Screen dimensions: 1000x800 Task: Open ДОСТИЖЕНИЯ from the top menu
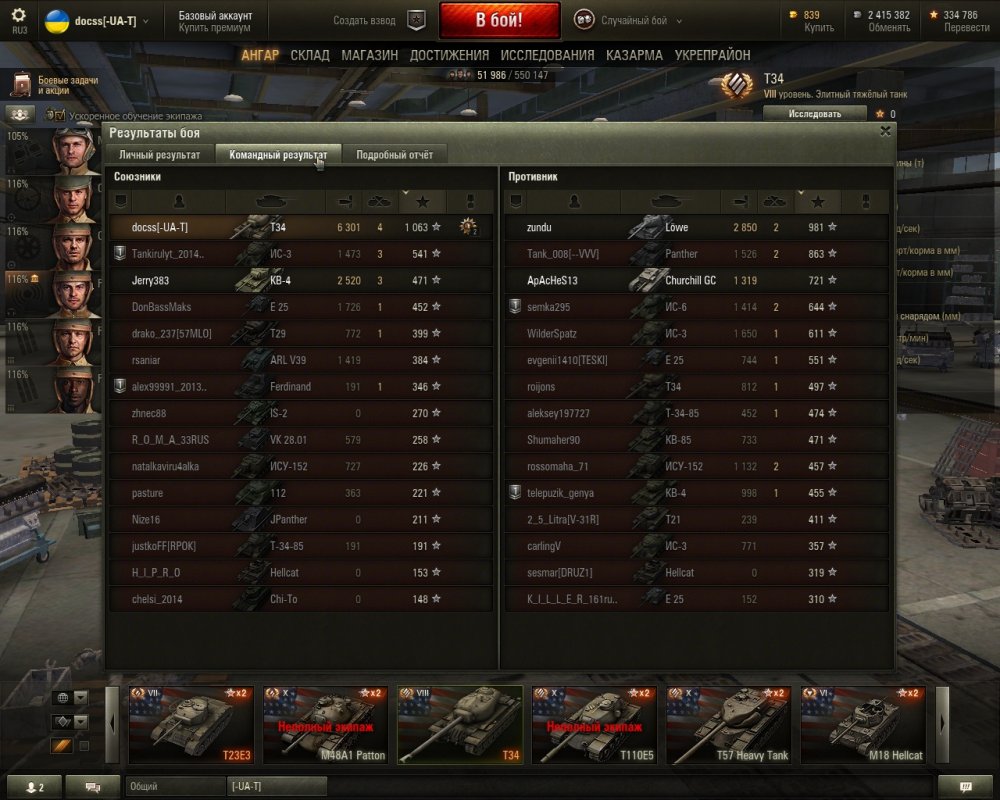coord(449,55)
